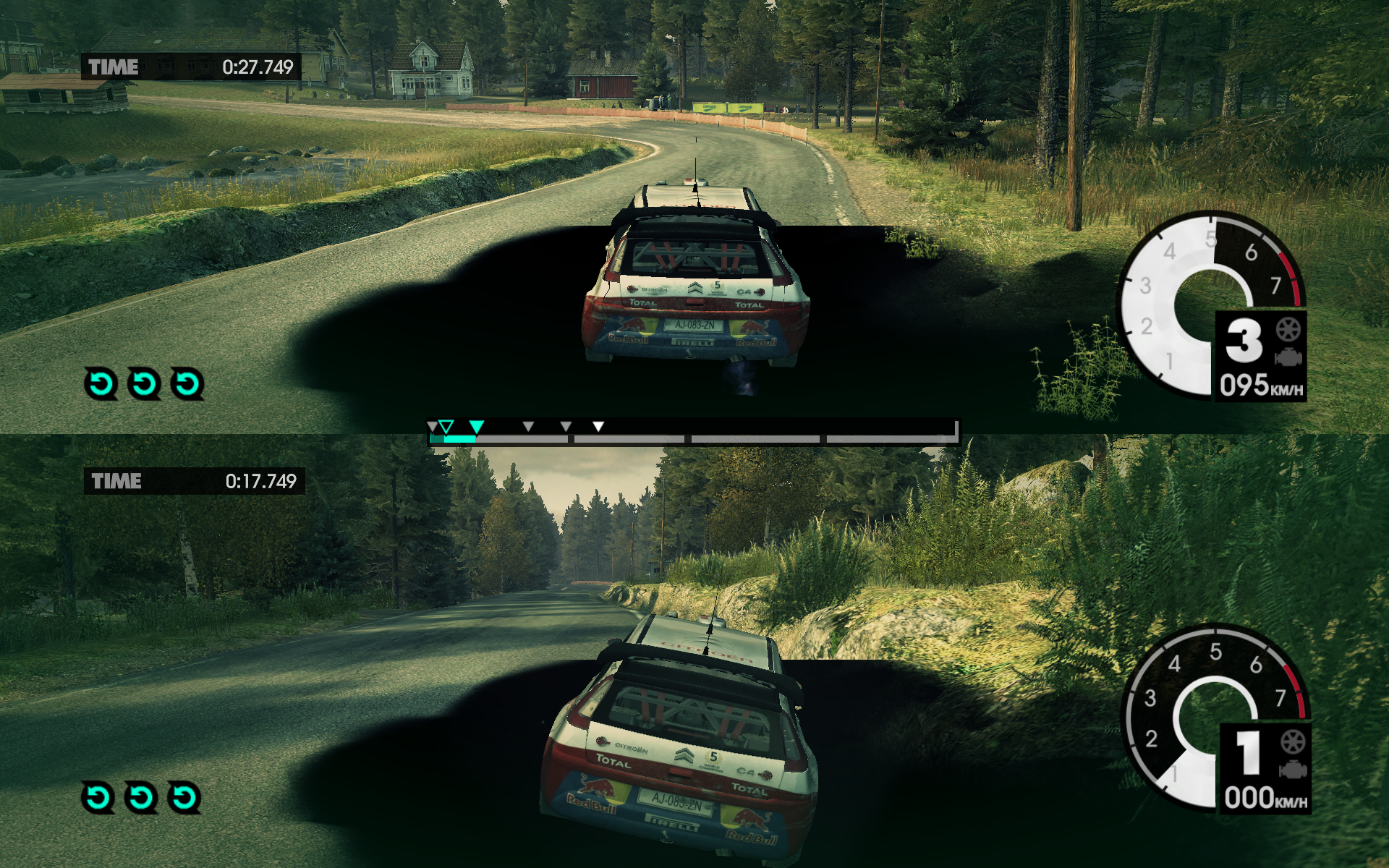
Task: Click the engine damage icon below gear 3
Action: click(1288, 357)
